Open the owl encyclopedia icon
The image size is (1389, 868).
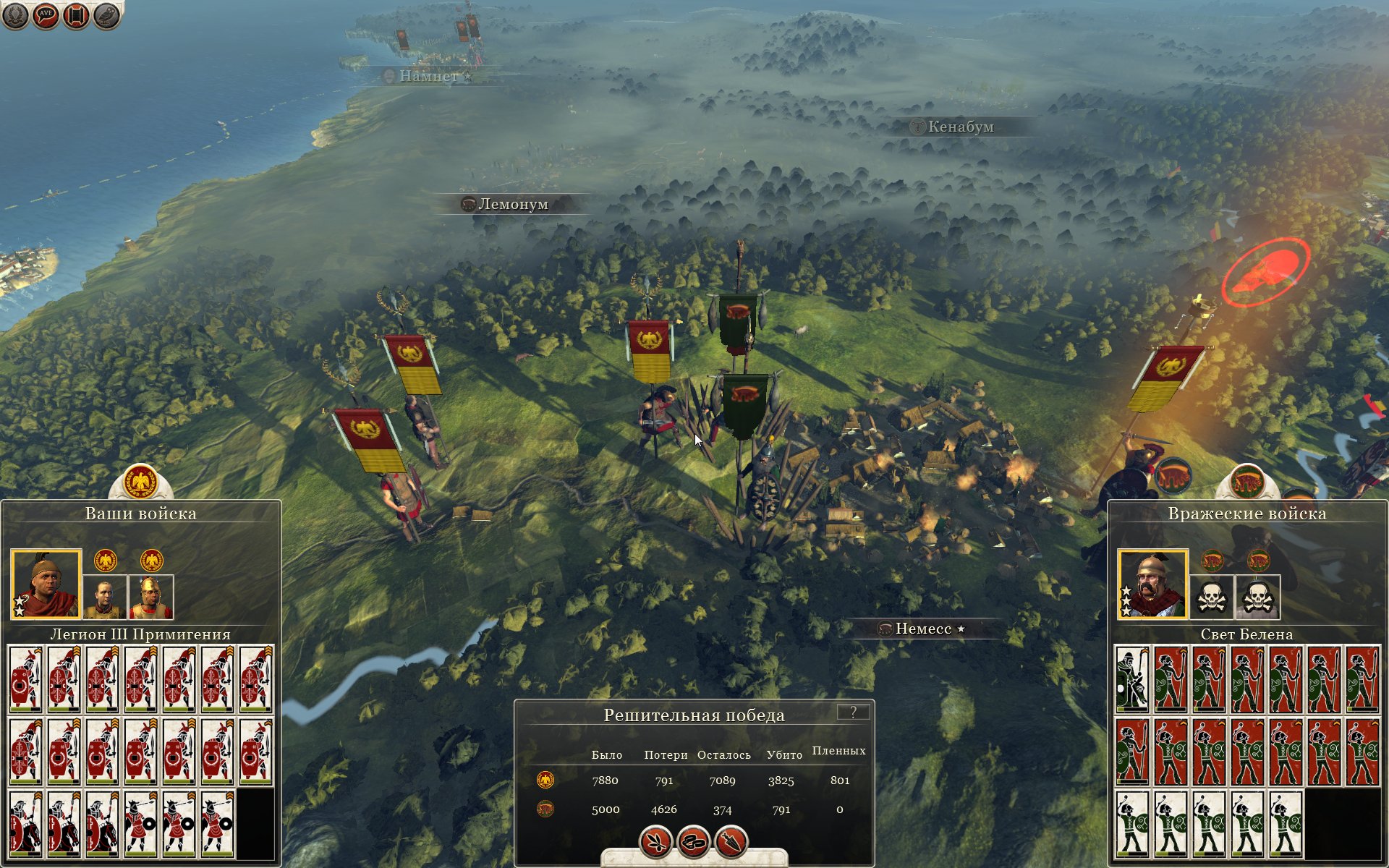point(106,15)
